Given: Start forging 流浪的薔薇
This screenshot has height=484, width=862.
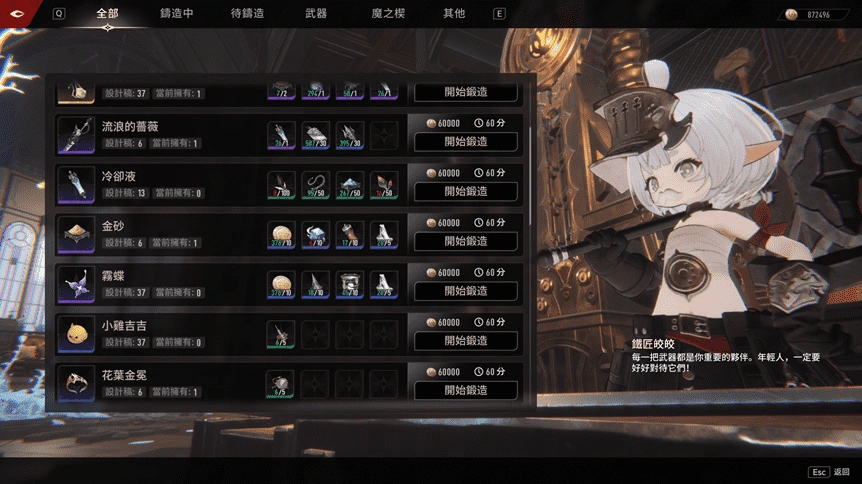Looking at the screenshot, I should click(466, 142).
